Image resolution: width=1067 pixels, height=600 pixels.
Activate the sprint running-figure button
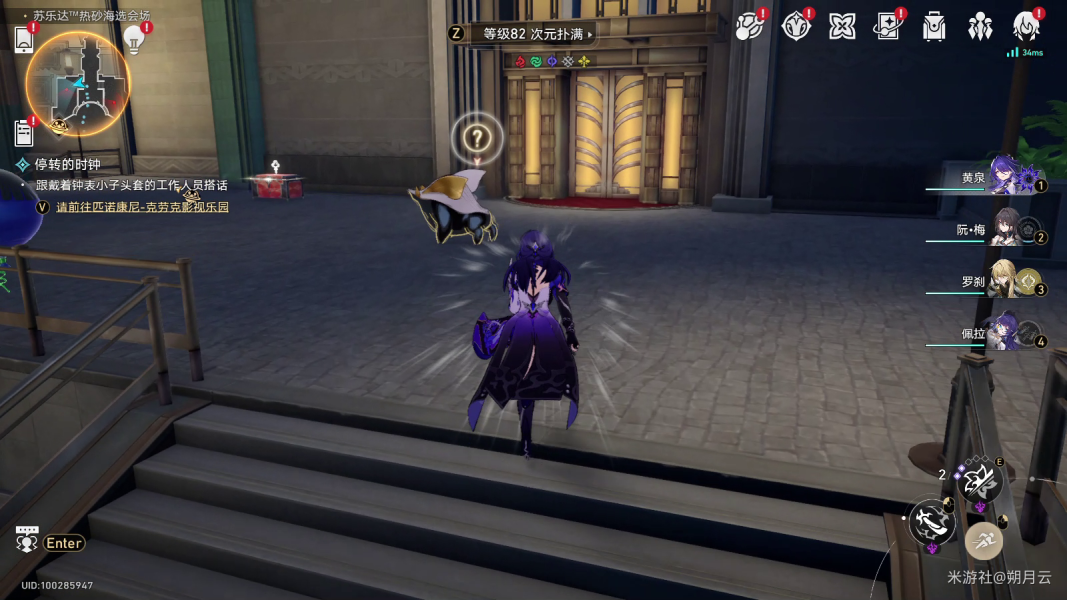click(984, 541)
